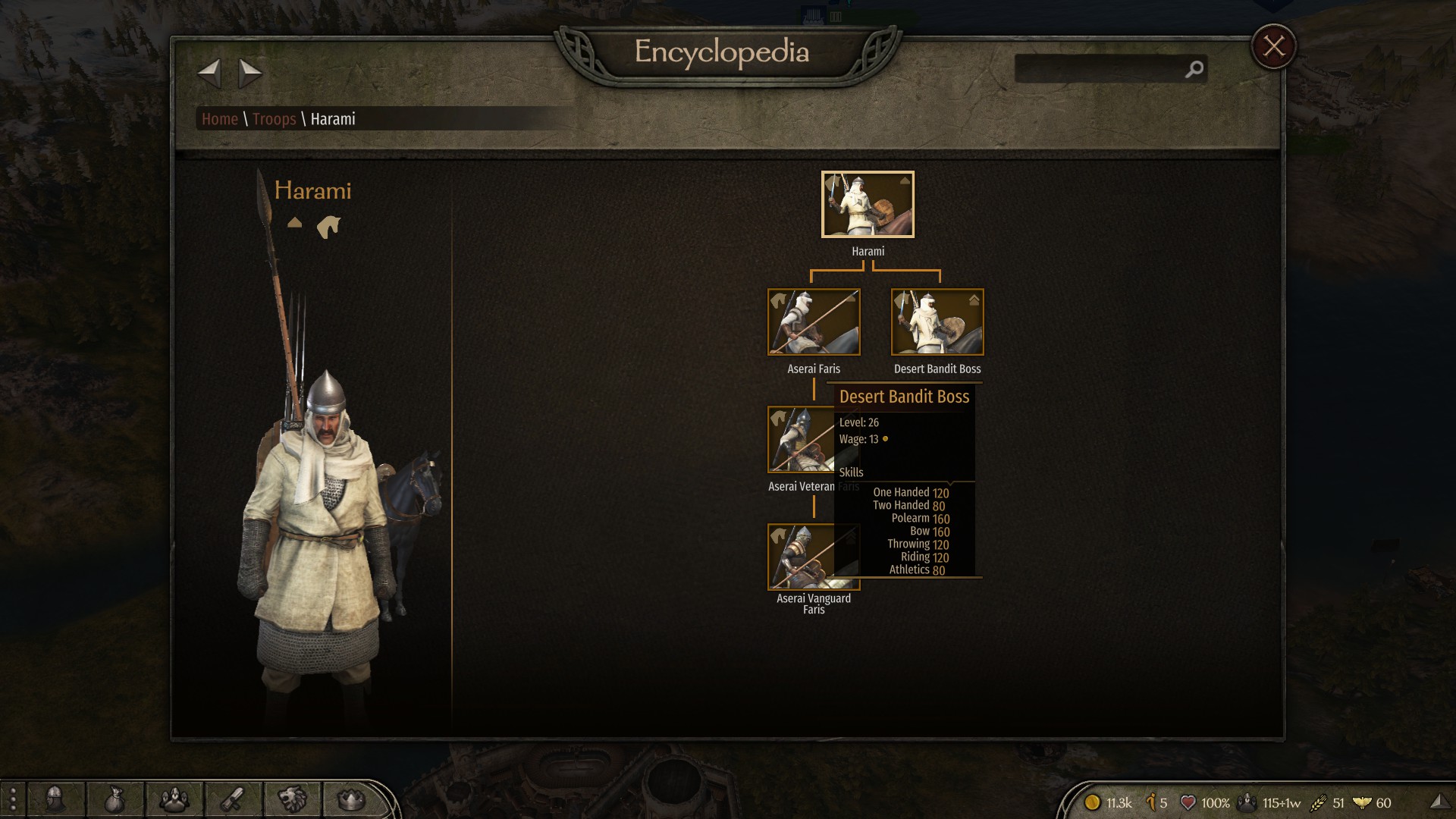Open the quests scroll icon
This screenshot has width=1456, height=819.
232,799
